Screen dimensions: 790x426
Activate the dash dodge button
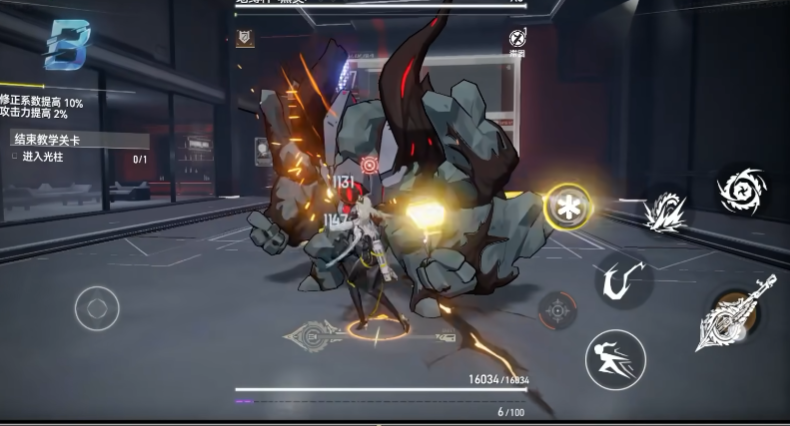pos(614,358)
